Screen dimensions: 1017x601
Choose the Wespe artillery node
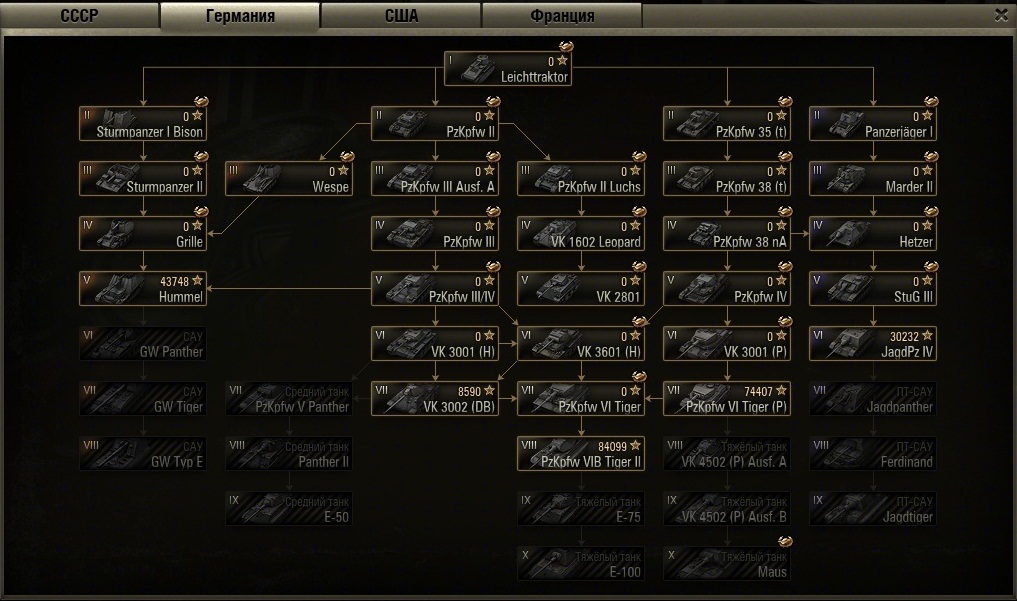coord(289,179)
